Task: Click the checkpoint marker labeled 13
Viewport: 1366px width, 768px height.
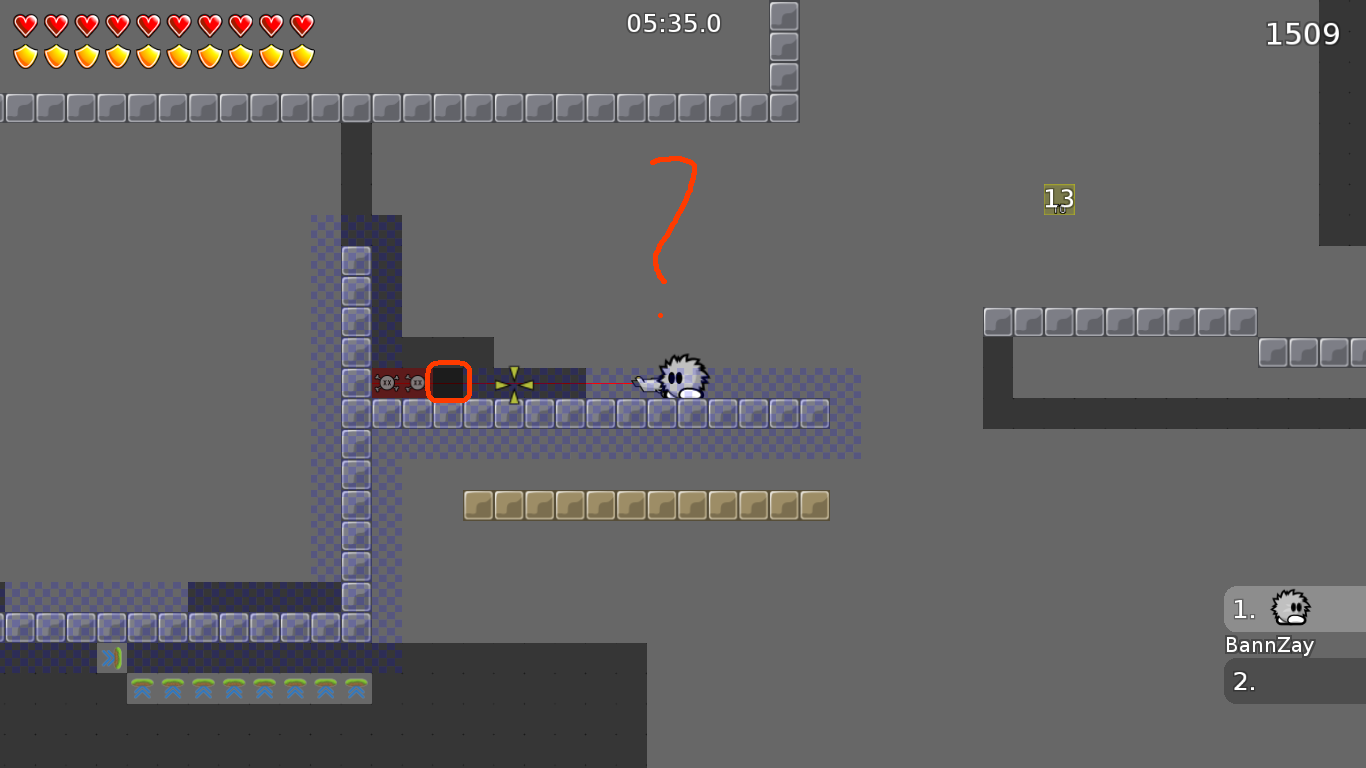Action: point(1057,199)
